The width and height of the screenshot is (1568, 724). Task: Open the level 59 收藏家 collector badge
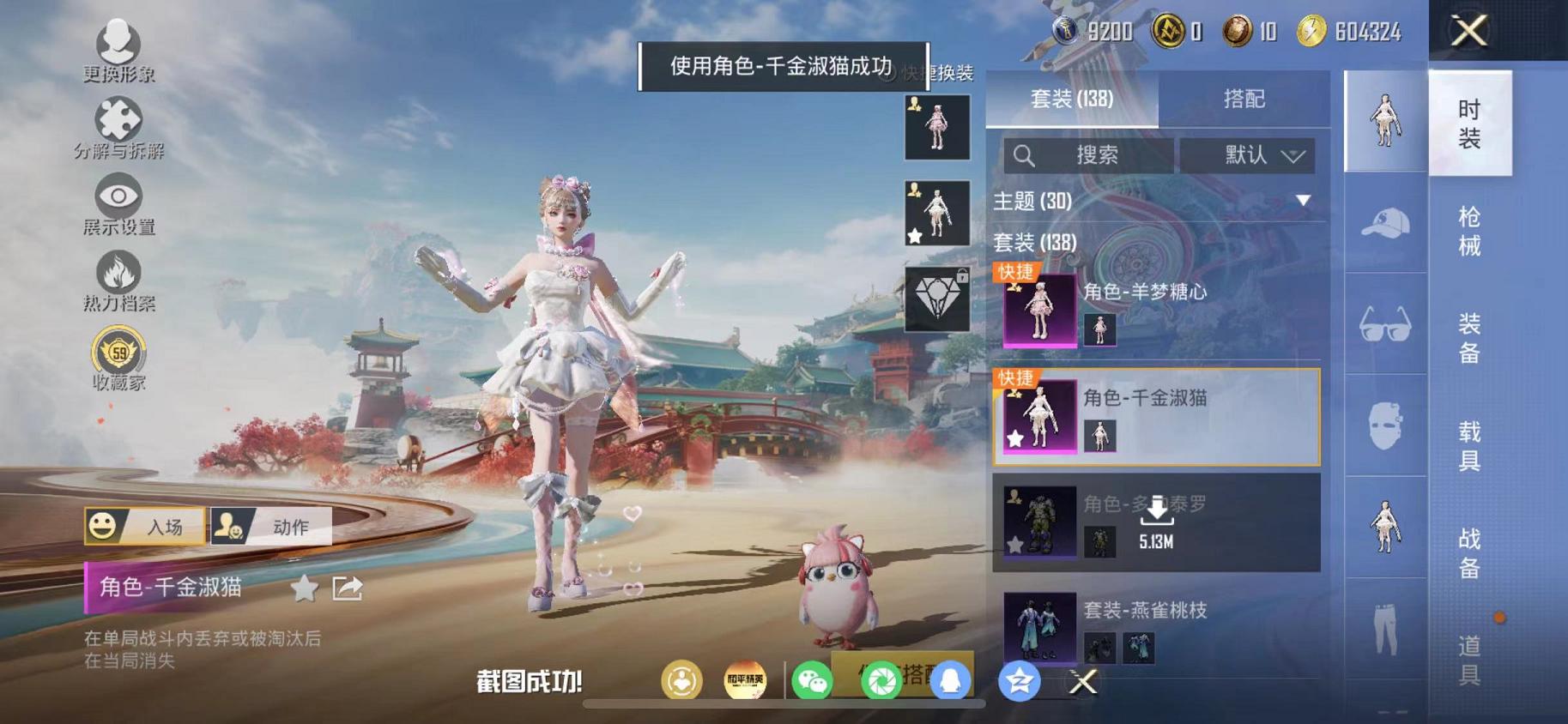coord(118,353)
